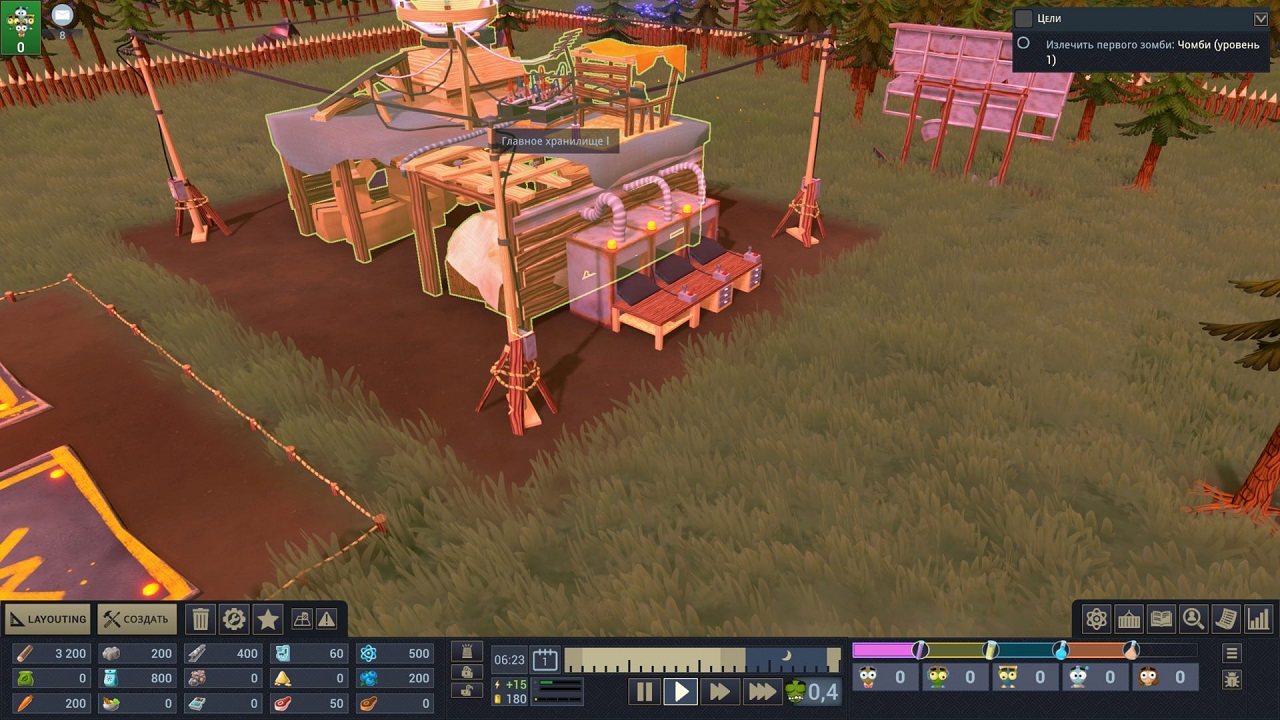Open the Layouting mode
Image resolution: width=1280 pixels, height=720 pixels.
point(47,619)
